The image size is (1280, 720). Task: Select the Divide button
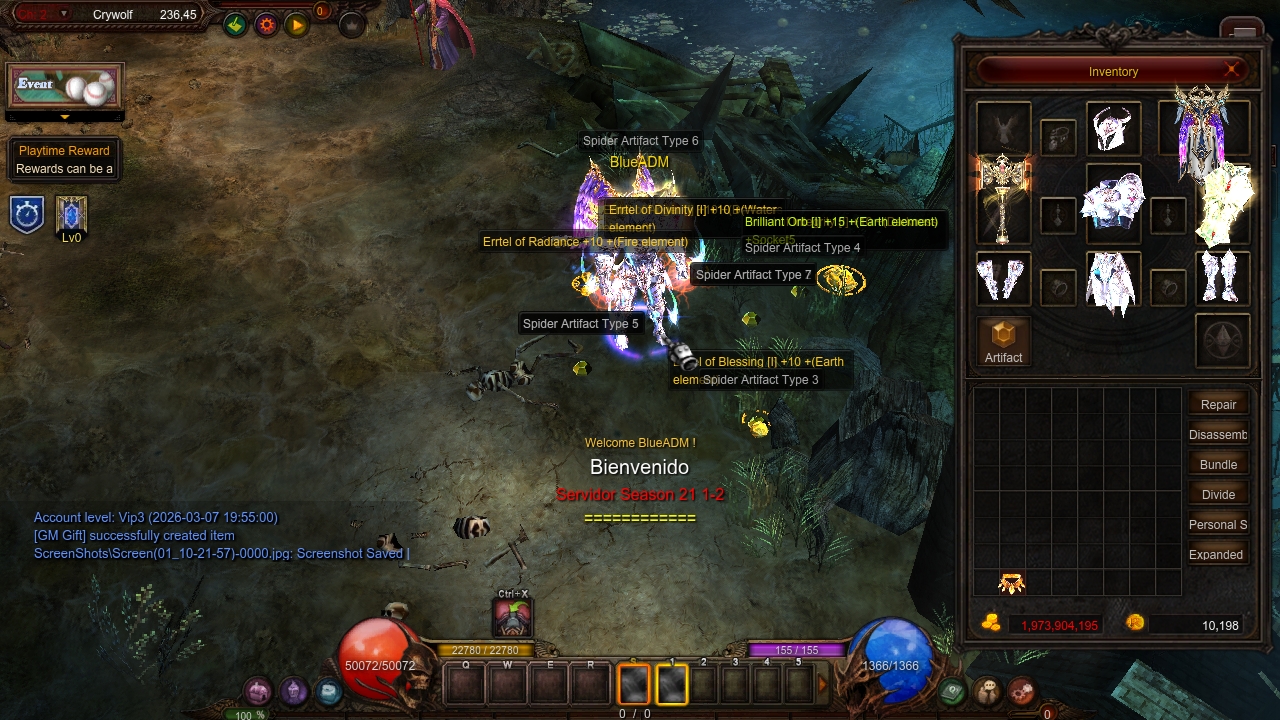tap(1218, 494)
